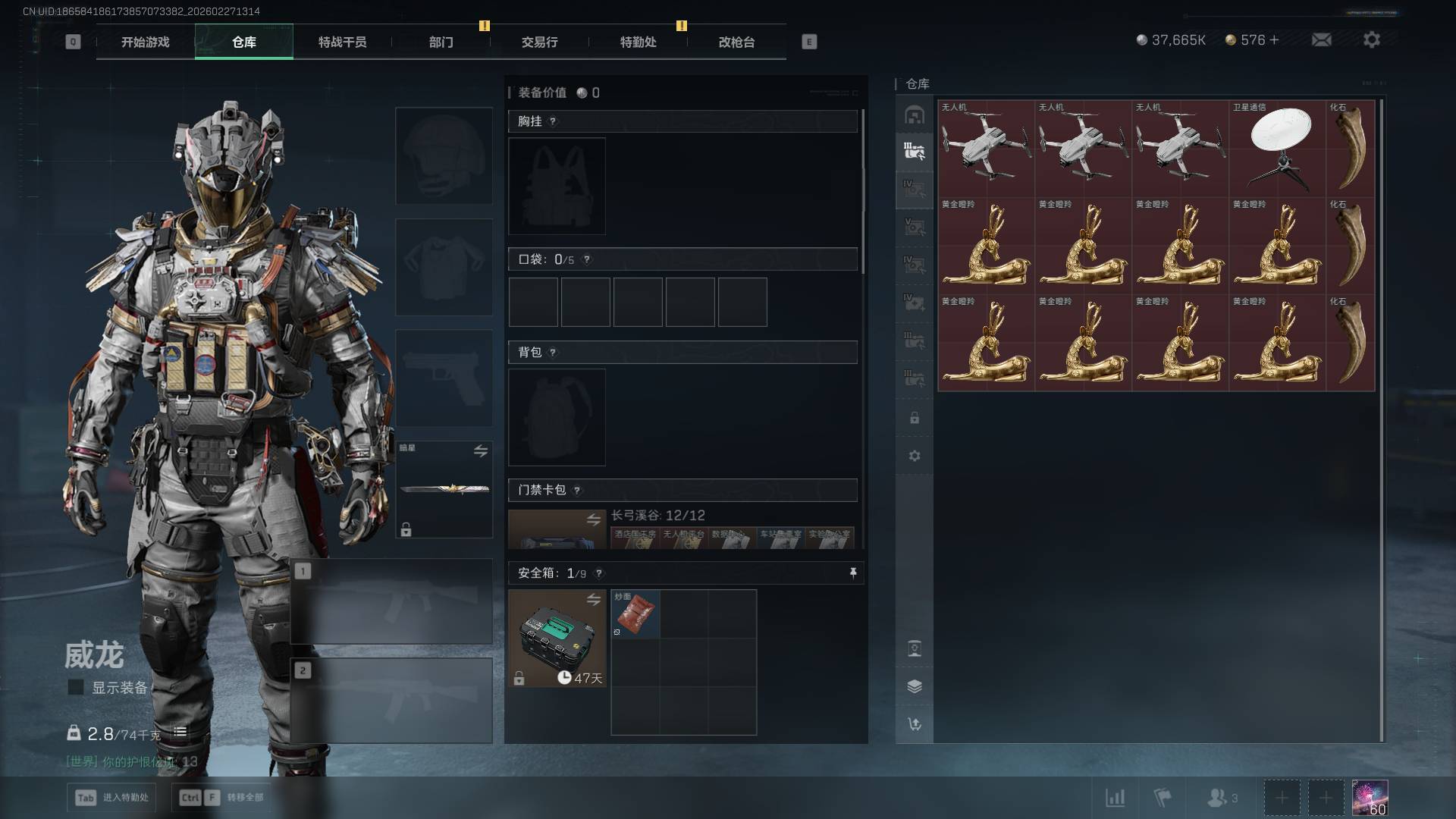
Task: Open the mail envelope icon
Action: [x=1321, y=40]
